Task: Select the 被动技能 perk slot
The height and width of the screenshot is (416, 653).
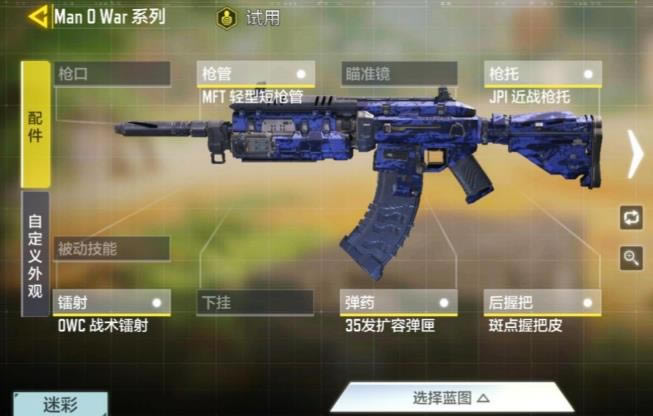Action: pyautogui.click(x=112, y=248)
